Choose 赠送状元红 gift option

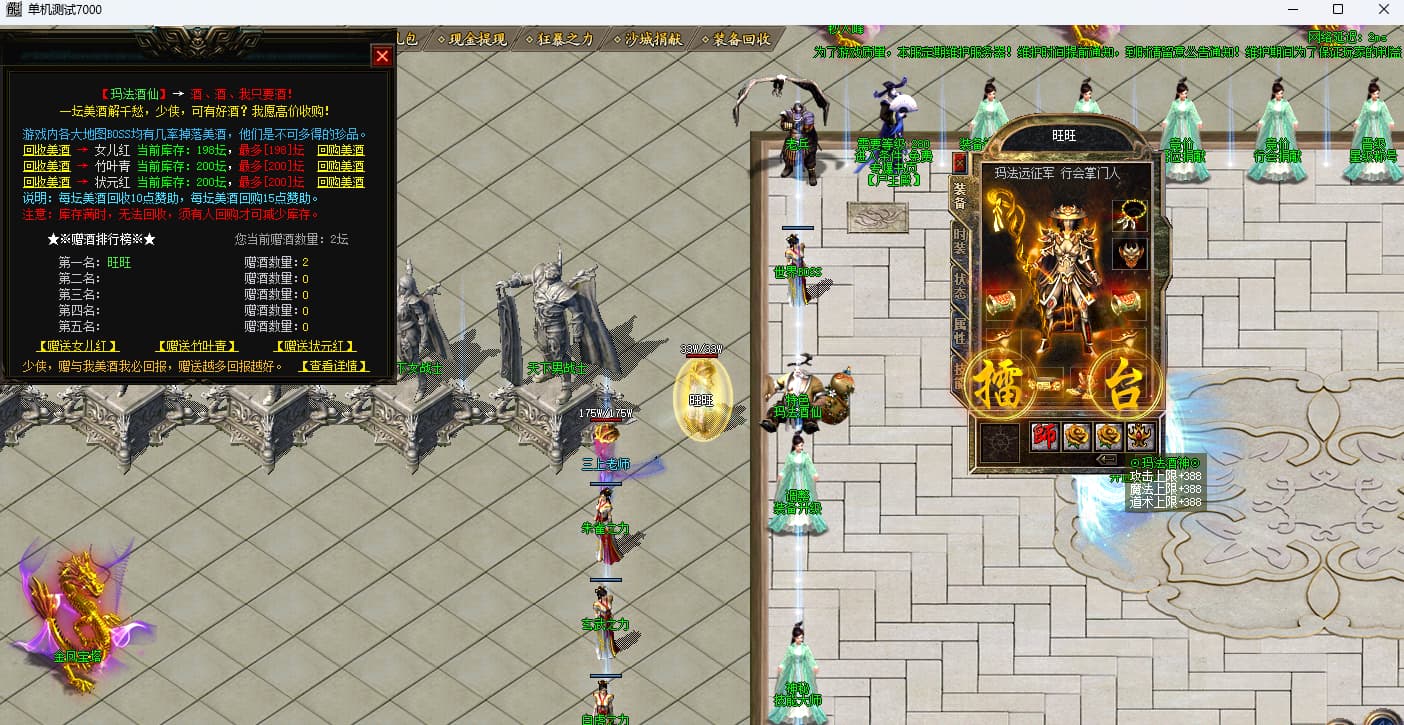[x=316, y=347]
